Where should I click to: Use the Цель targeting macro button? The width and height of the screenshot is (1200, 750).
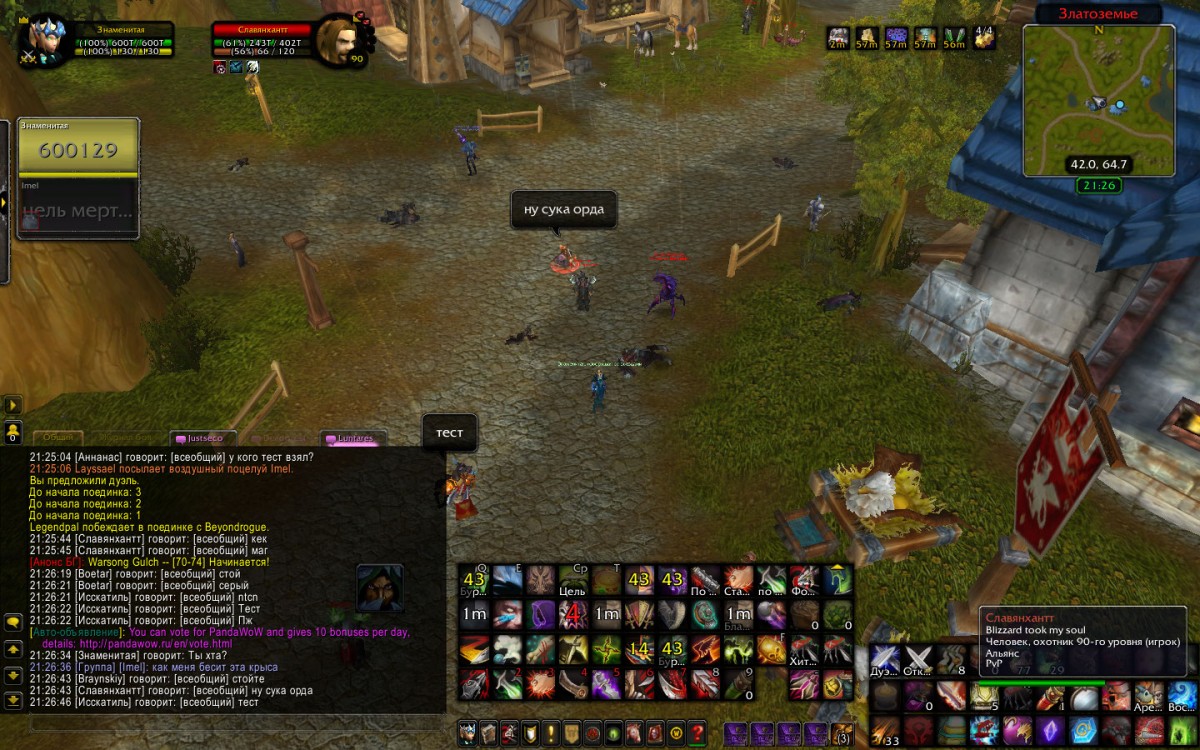click(x=572, y=581)
